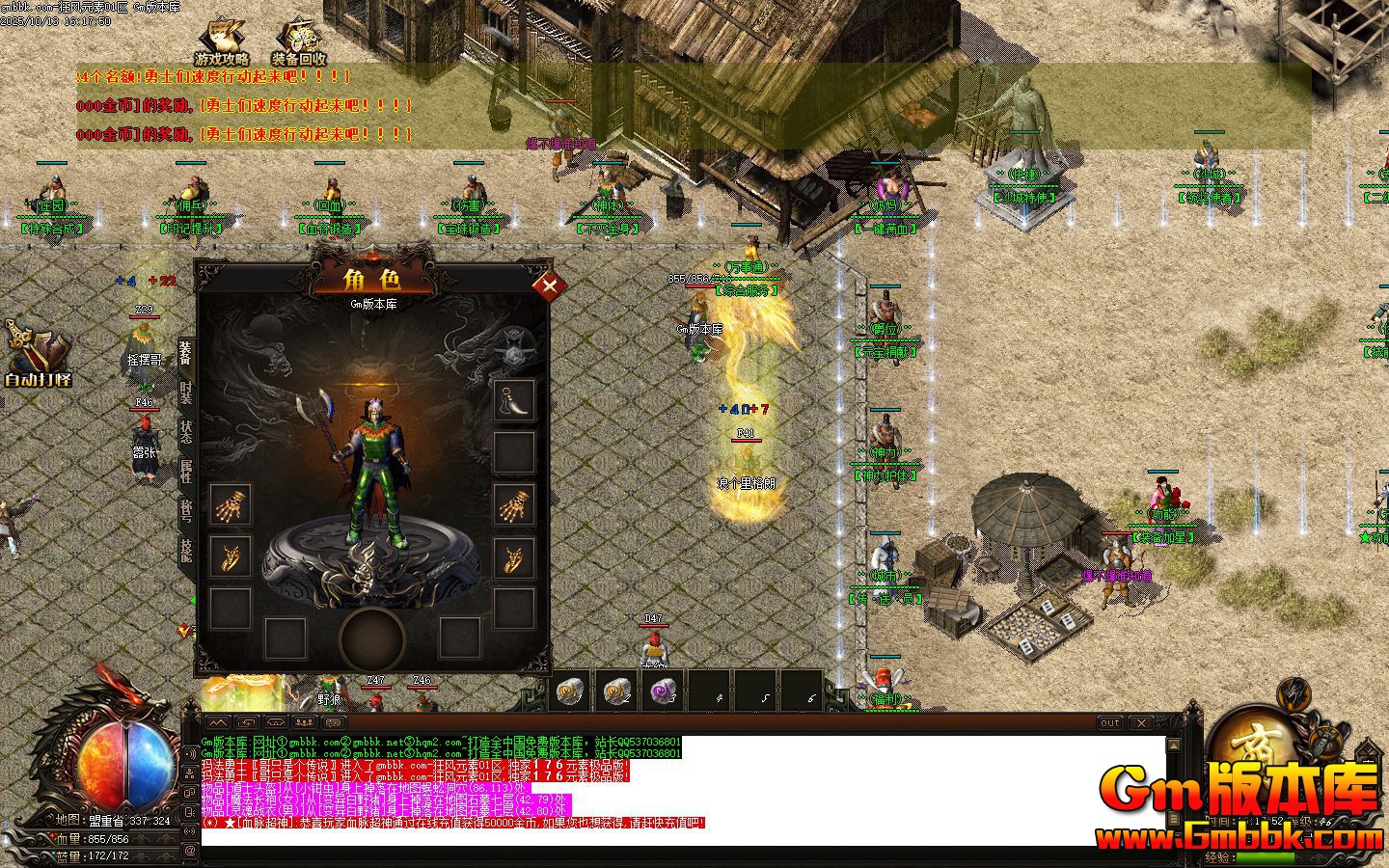The width and height of the screenshot is (1389, 868).
Task: Switch to the 技能 skills tab
Action: coord(186,551)
